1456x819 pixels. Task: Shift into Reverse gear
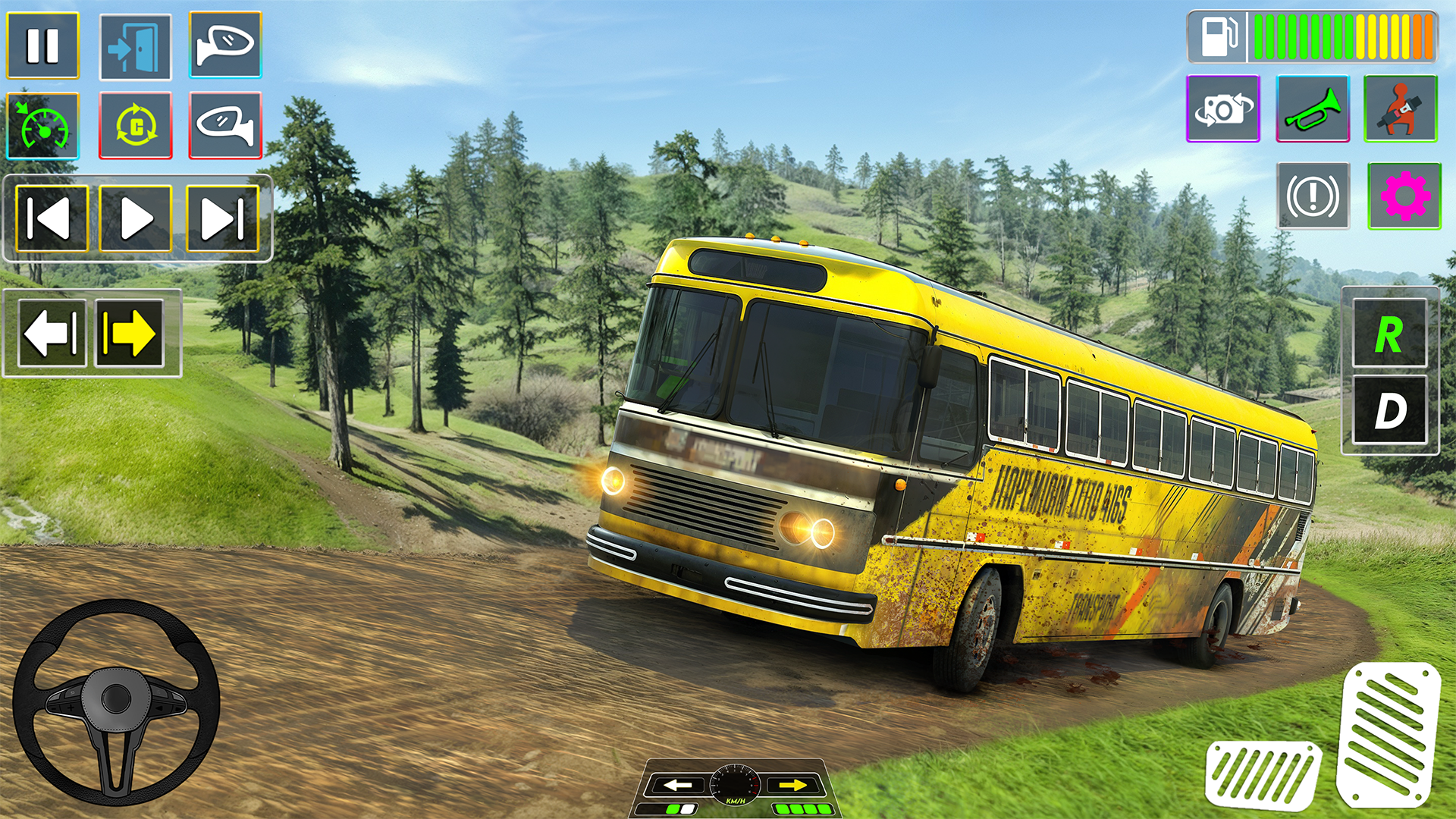1389,334
